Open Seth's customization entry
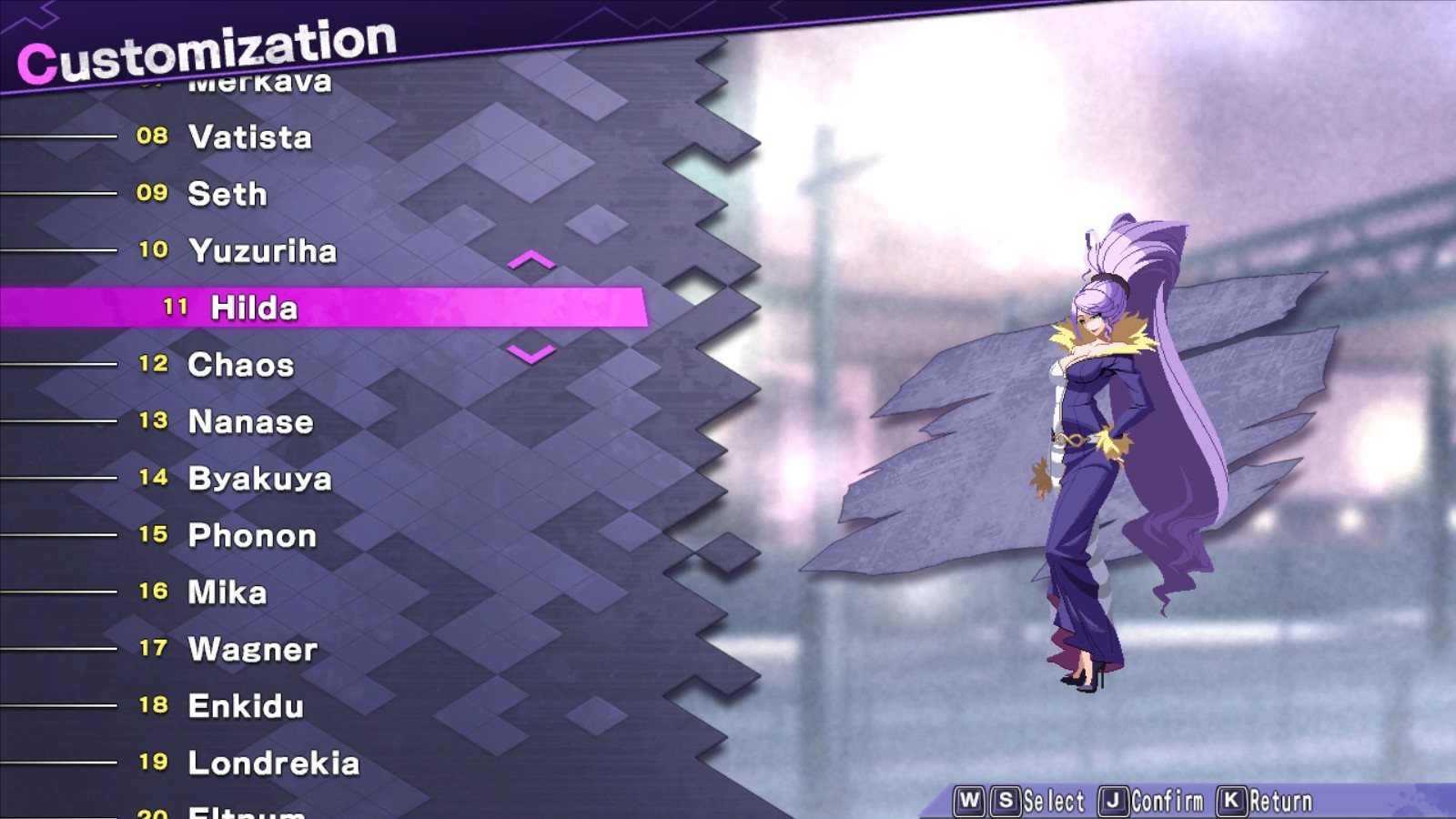 [x=226, y=194]
